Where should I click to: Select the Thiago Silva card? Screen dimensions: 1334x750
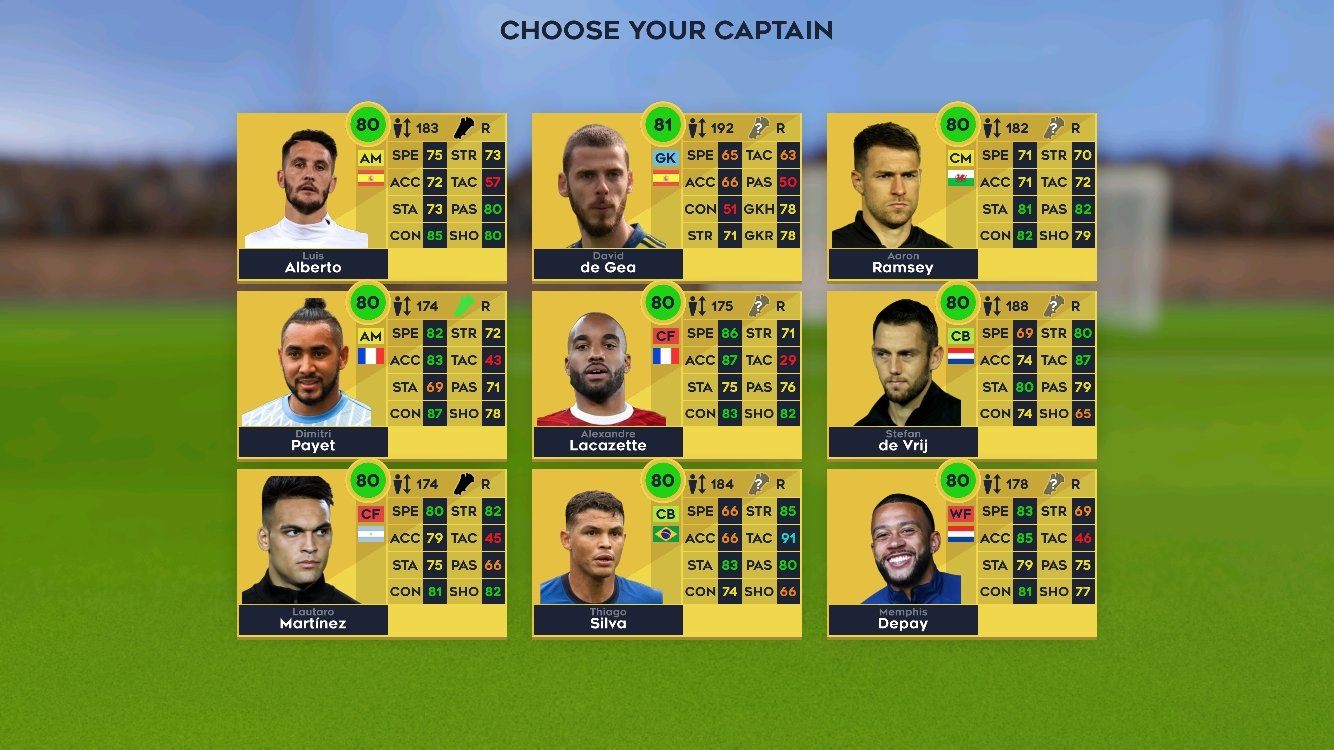[666, 553]
